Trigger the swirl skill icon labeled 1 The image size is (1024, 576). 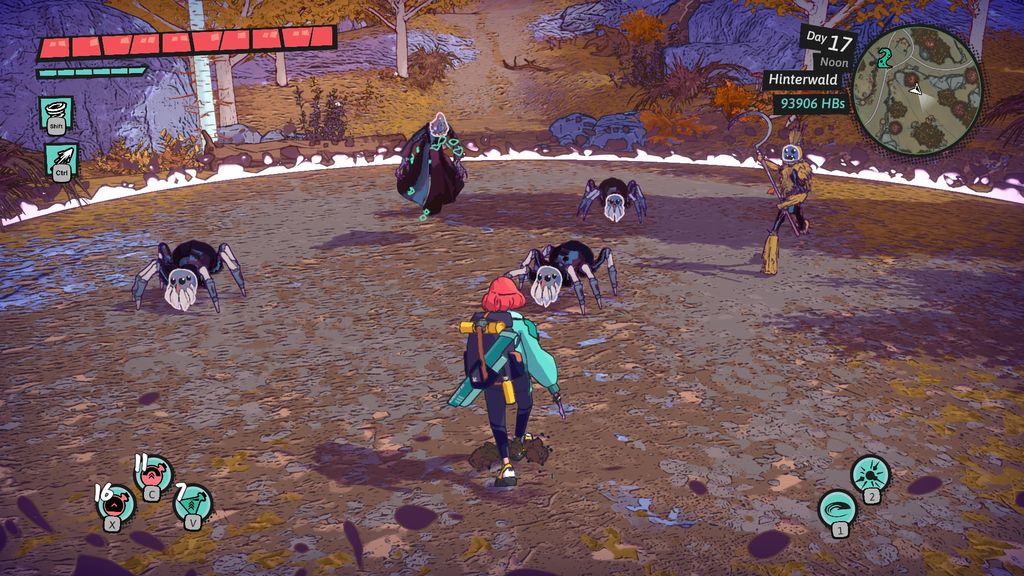tap(837, 506)
